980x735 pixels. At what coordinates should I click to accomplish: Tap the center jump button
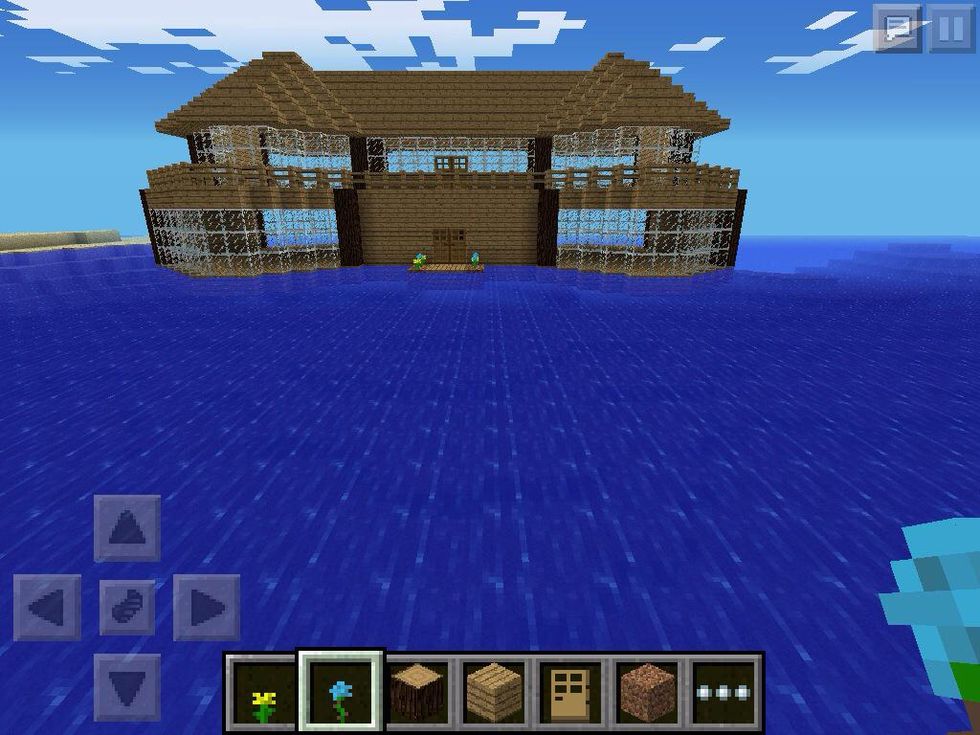click(x=127, y=607)
